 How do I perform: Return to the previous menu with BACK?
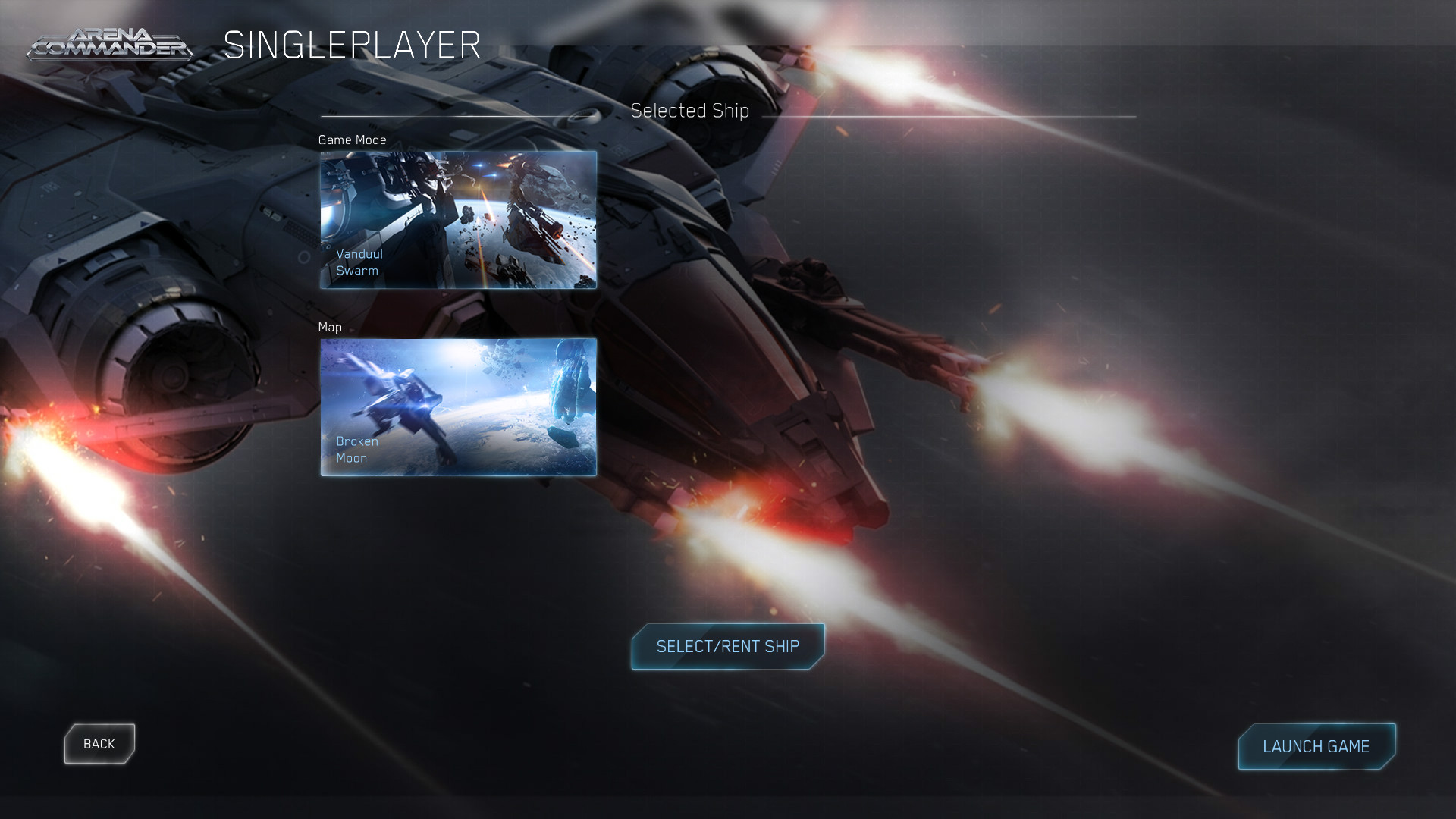point(99,743)
